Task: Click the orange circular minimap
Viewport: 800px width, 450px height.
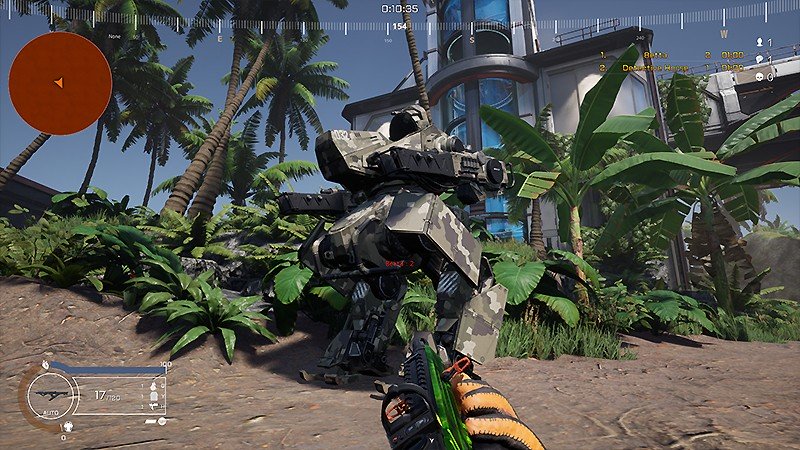Action: (60, 83)
